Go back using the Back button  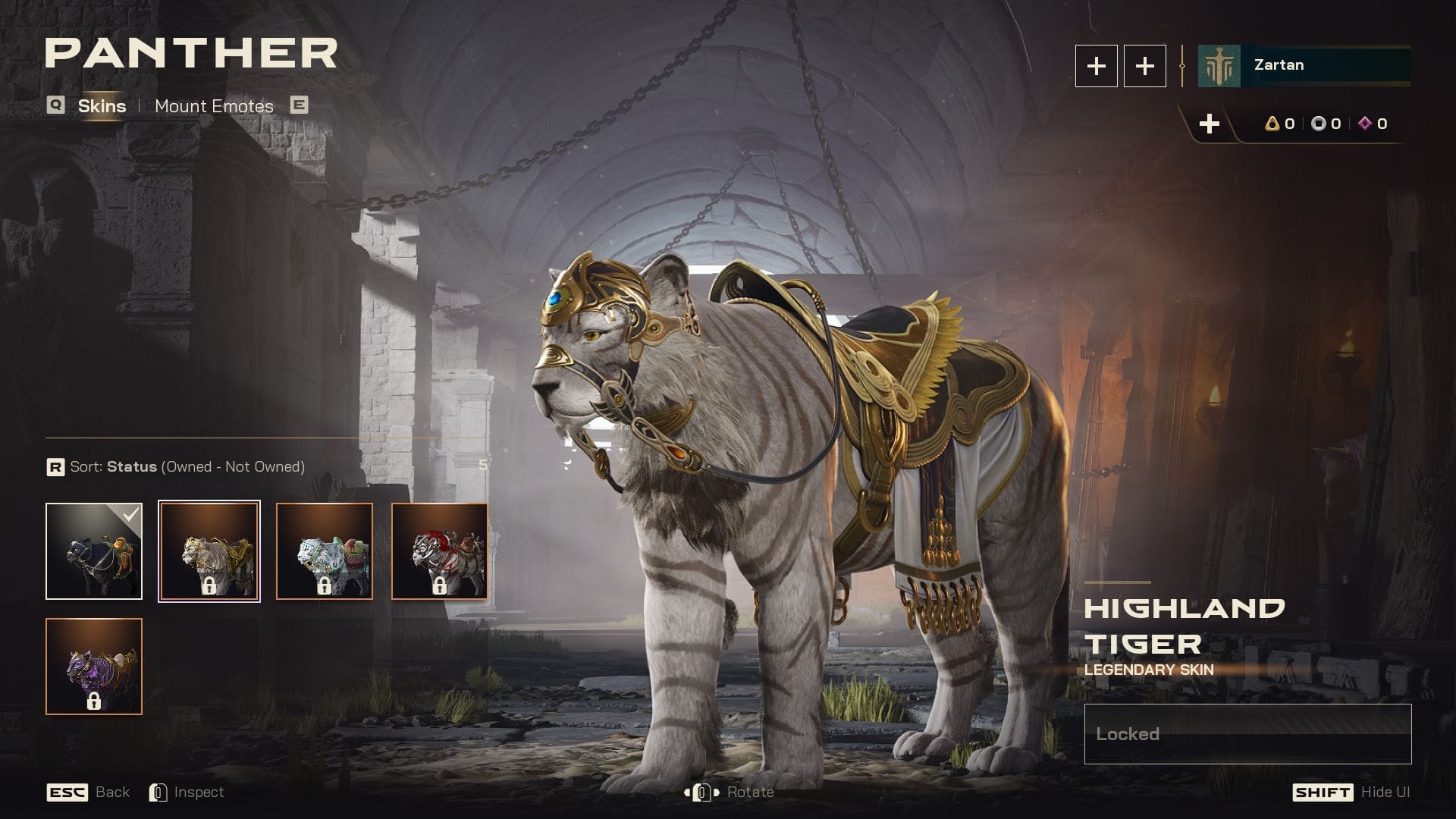click(x=89, y=792)
